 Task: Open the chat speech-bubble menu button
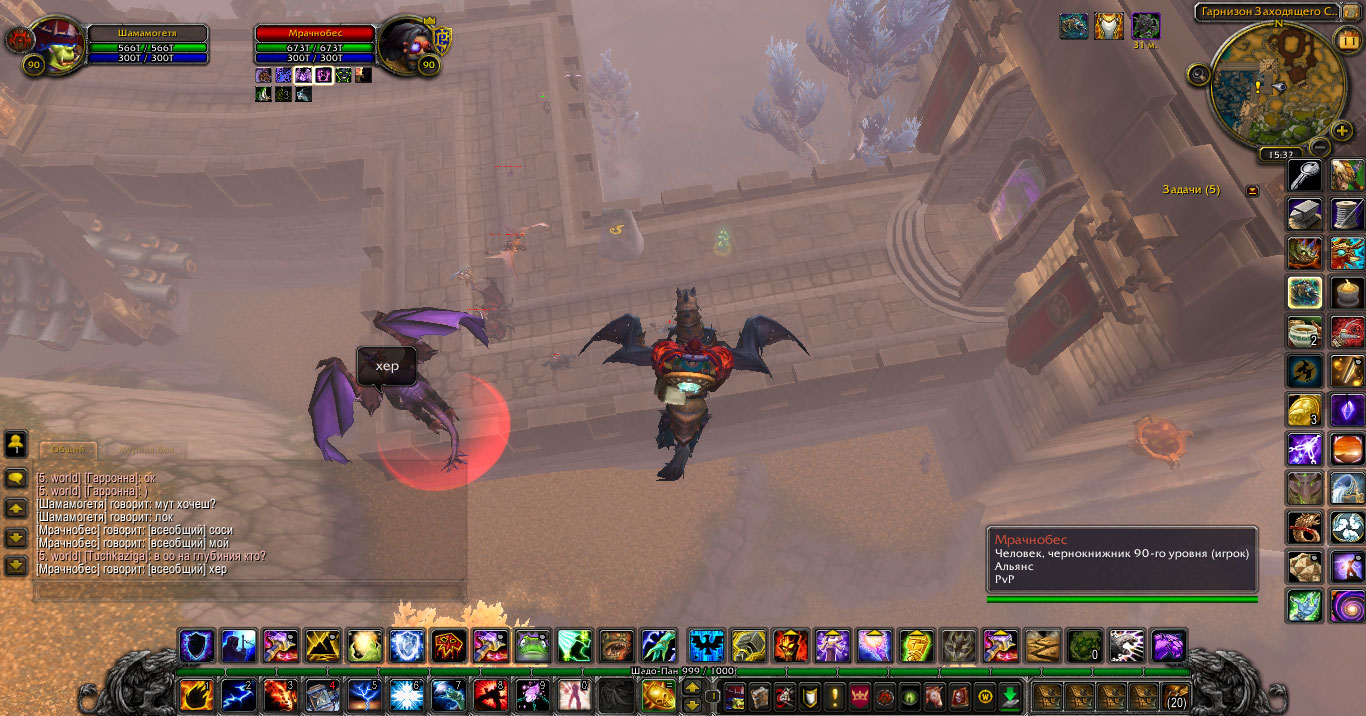pyautogui.click(x=16, y=479)
